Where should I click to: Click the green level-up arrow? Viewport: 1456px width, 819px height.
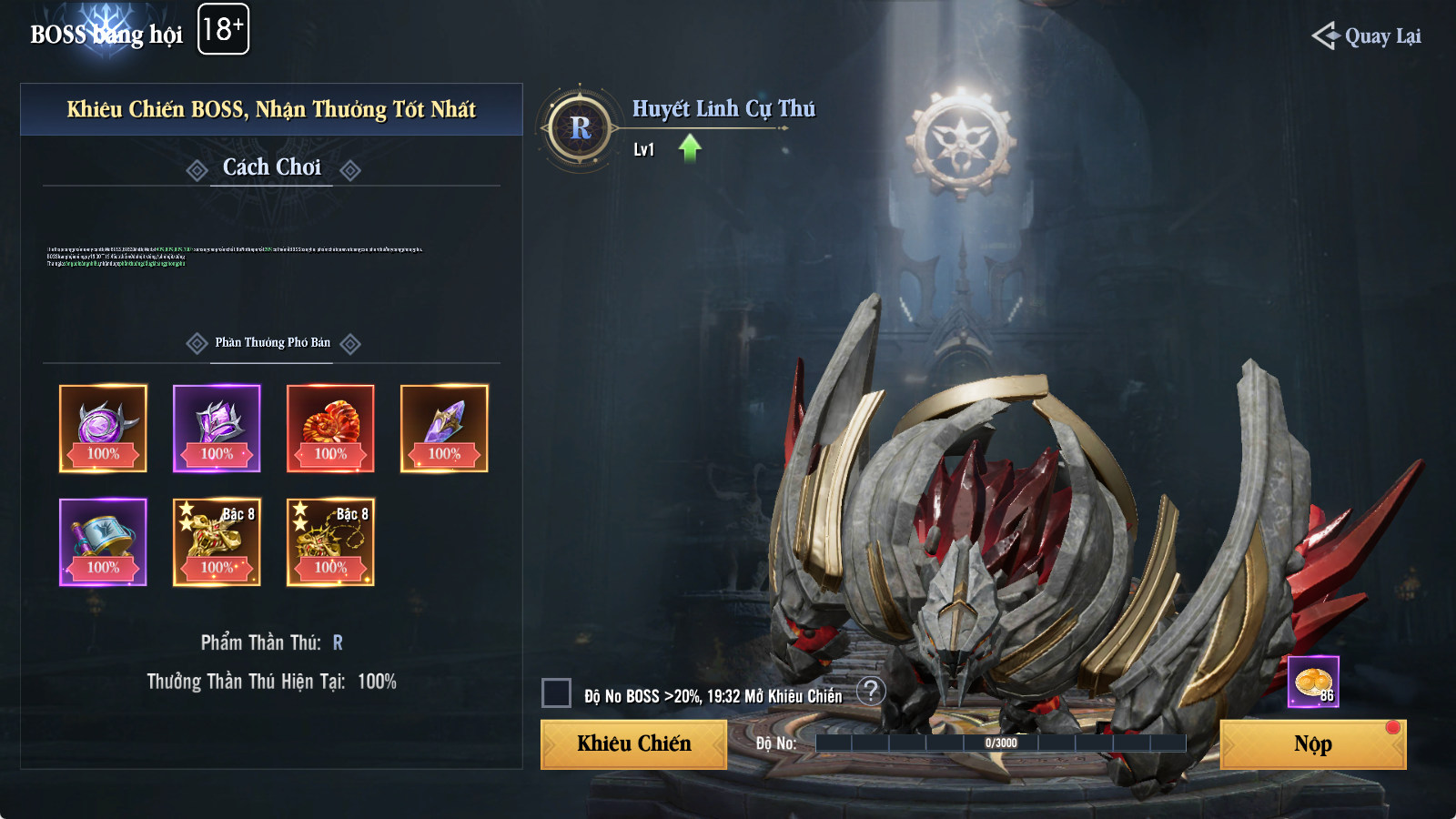point(690,147)
